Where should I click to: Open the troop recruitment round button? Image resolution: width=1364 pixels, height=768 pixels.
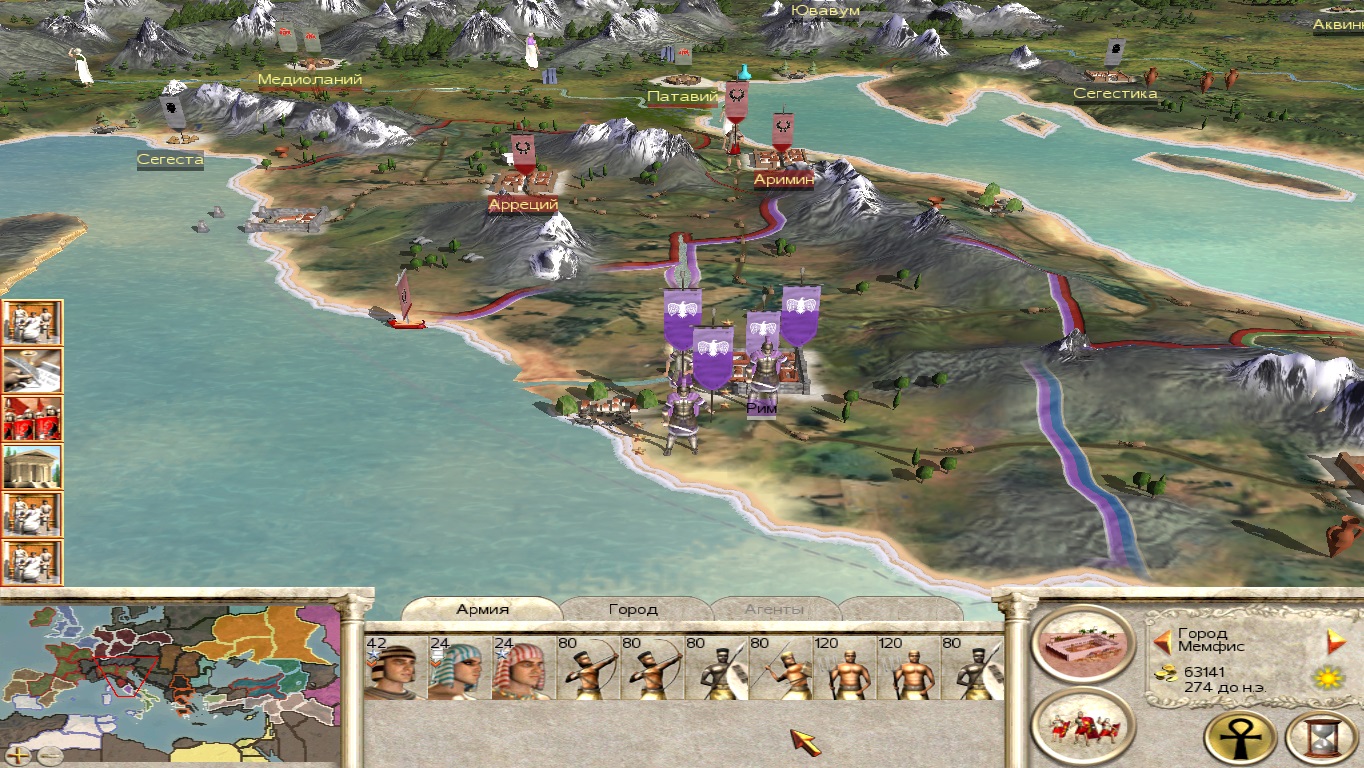point(1082,728)
